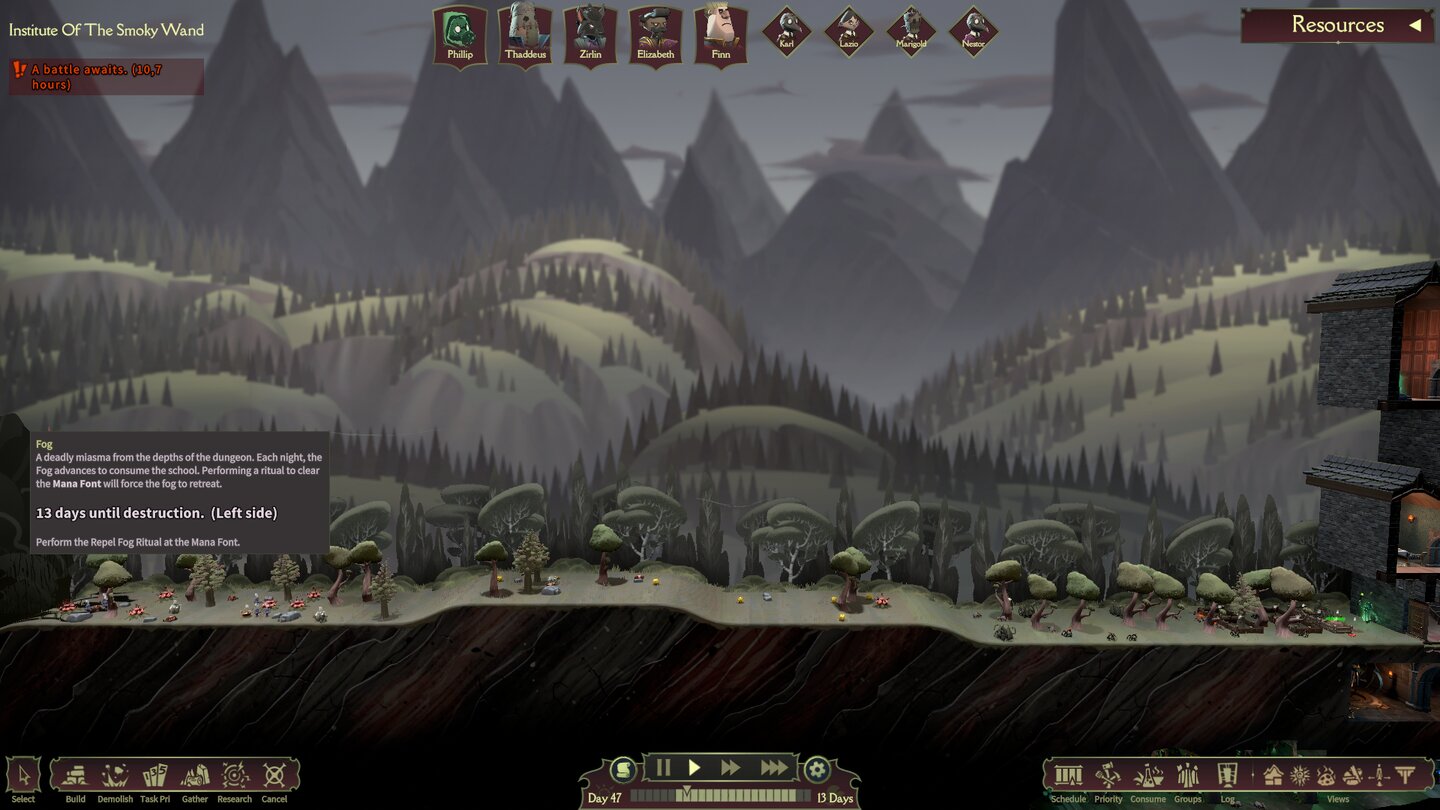Pick Karl's diamond portrait

coord(786,31)
